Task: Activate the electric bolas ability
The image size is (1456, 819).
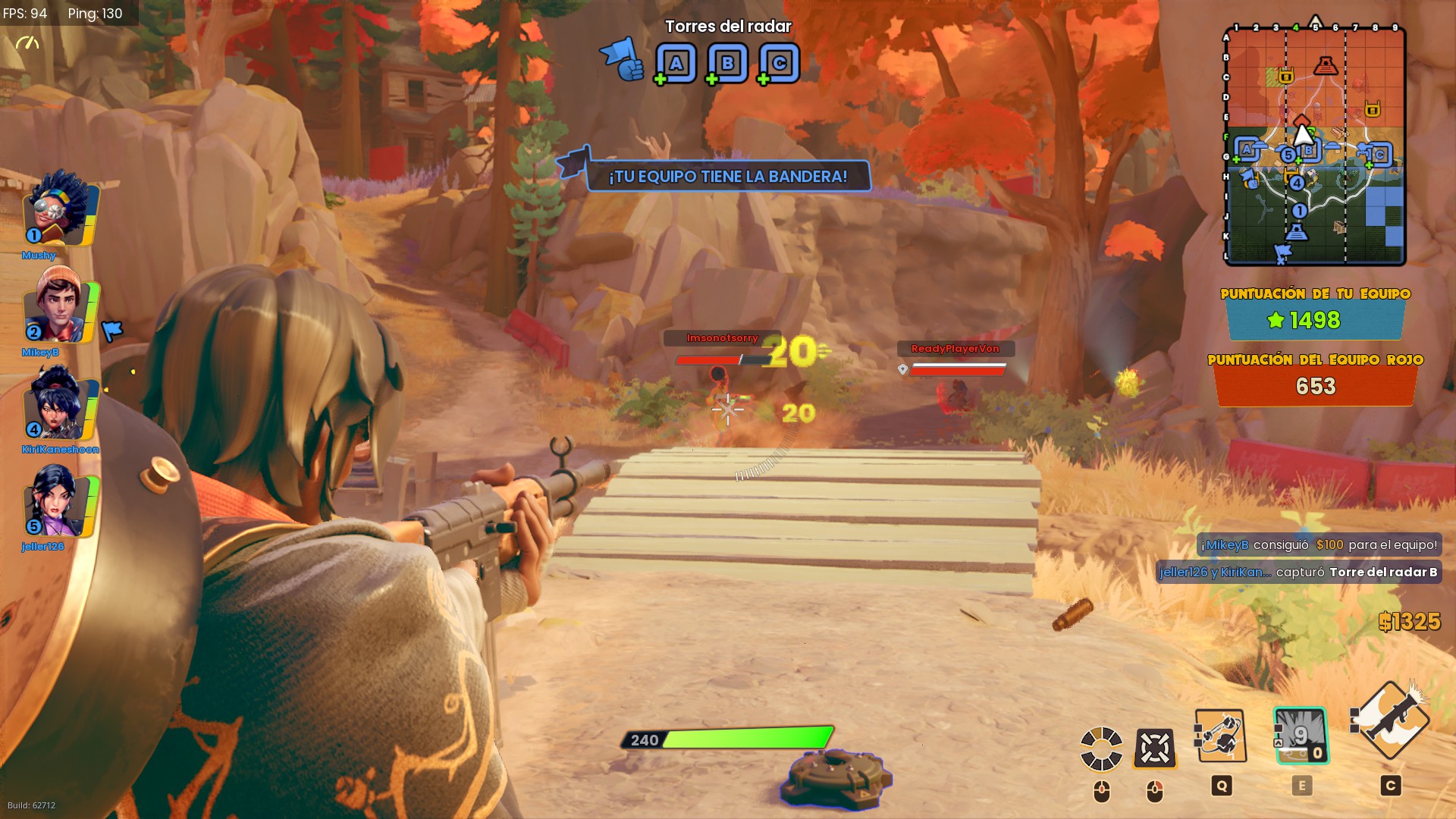Action: [x=1220, y=736]
